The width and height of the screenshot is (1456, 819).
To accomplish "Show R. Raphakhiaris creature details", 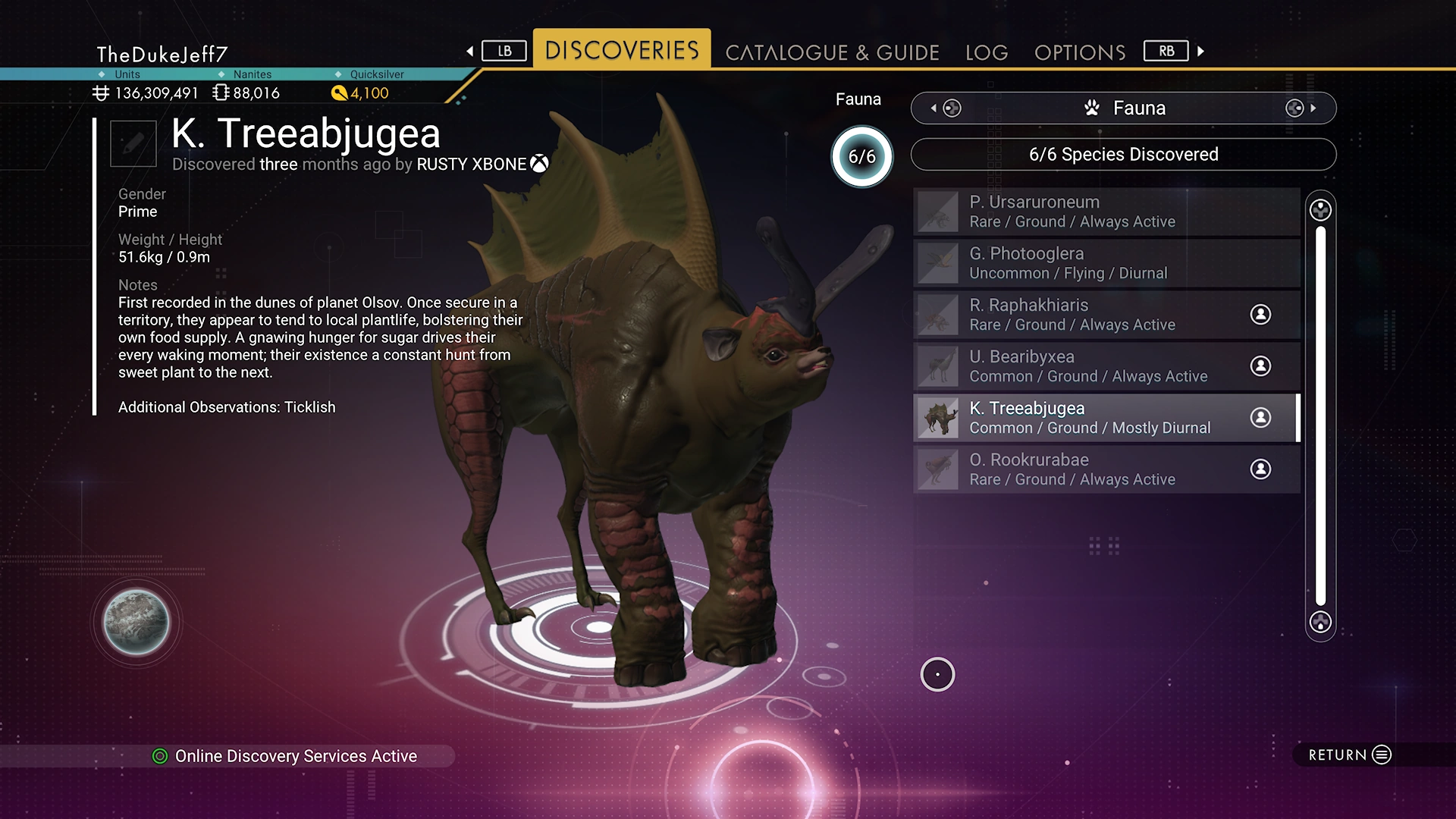I will [1106, 315].
